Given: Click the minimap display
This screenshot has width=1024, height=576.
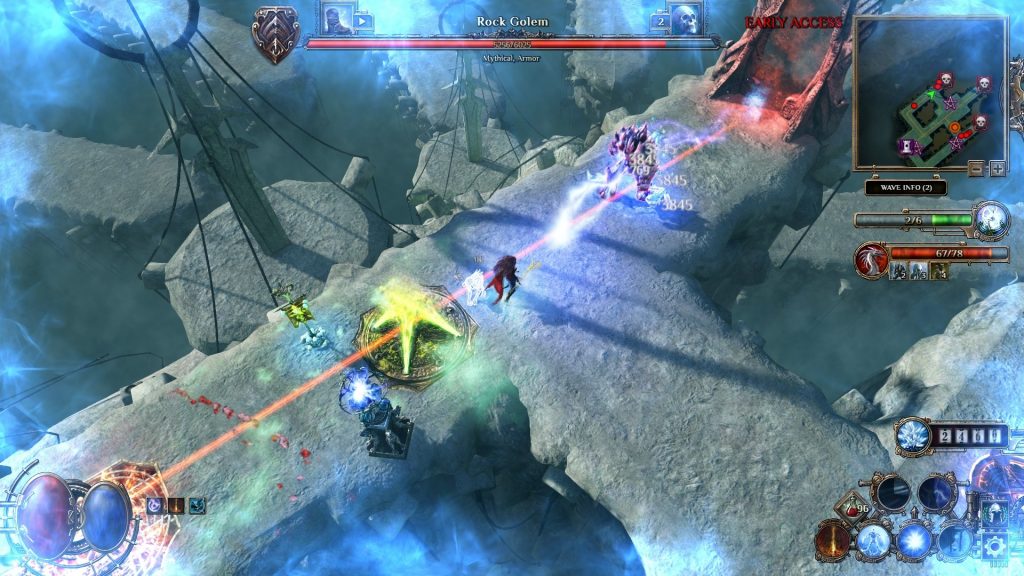Looking at the screenshot, I should (x=928, y=95).
